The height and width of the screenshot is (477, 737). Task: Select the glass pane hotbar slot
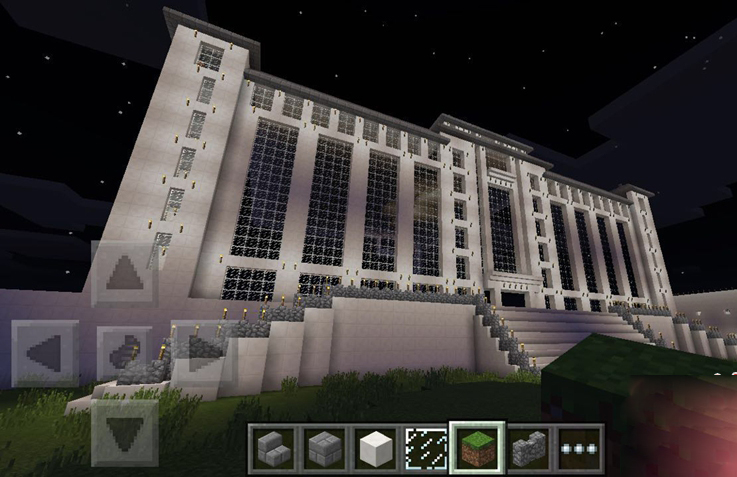click(x=425, y=446)
